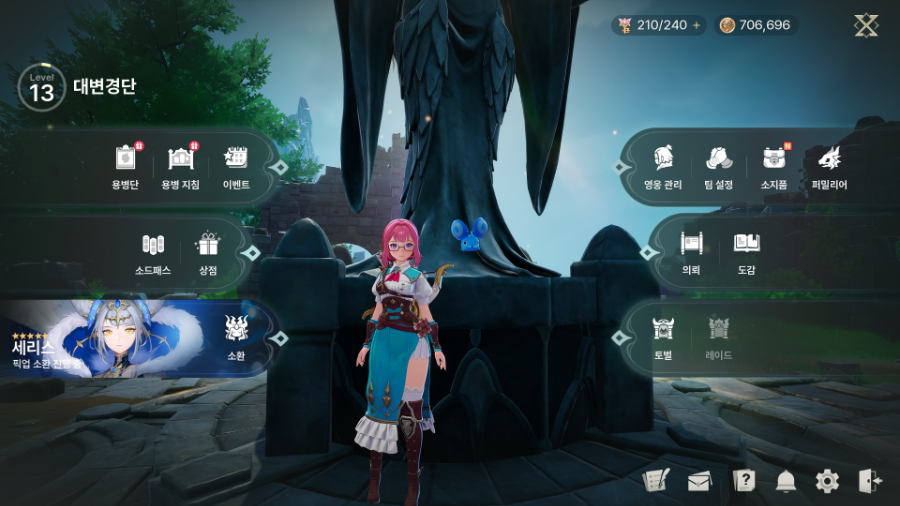Open 영웅 관리 hero management
900x506 pixels.
(x=663, y=166)
